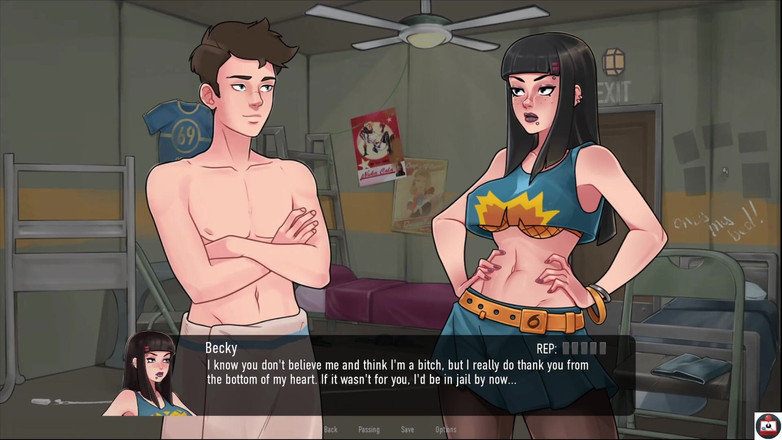Click the Passing button in the quick menu
This screenshot has width=782, height=440.
pos(368,429)
